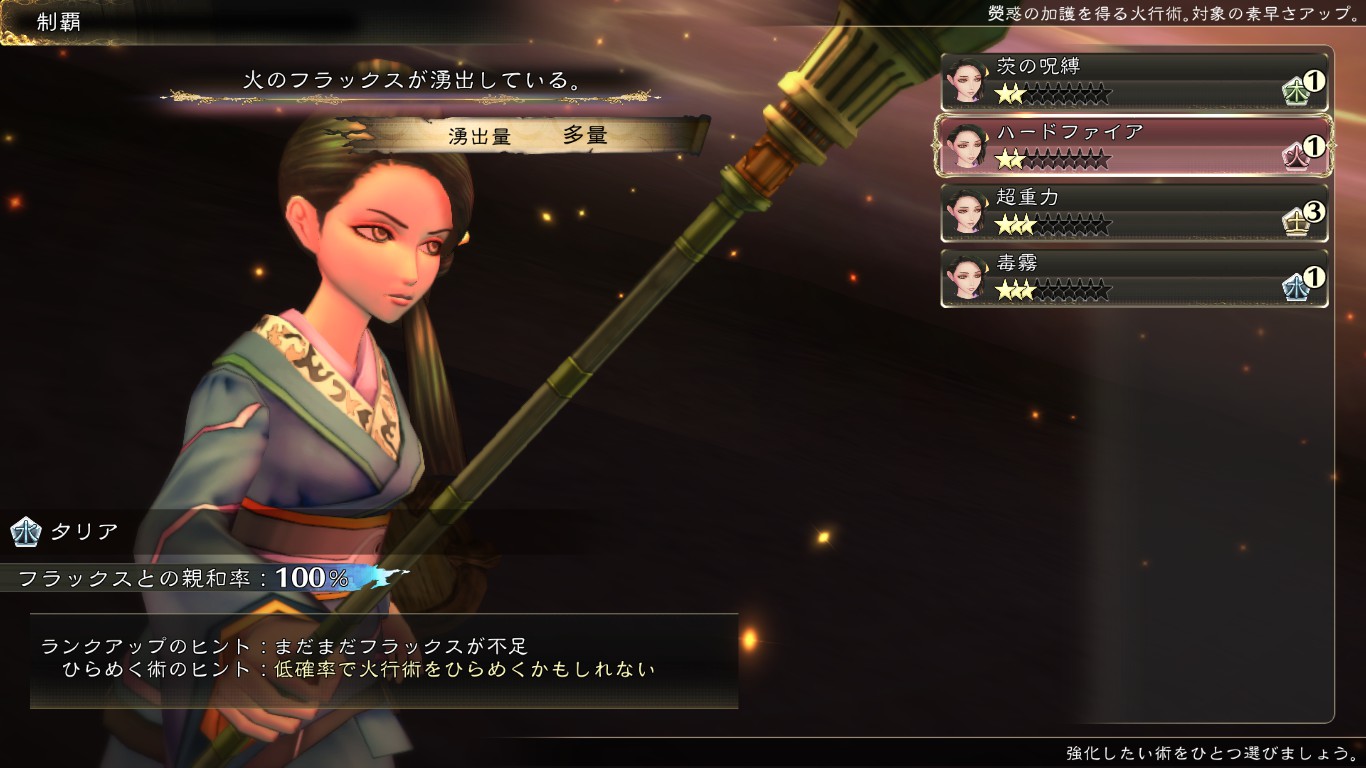Pick the 超重力 spell entry
Viewport: 1366px width, 768px height.
[x=1134, y=212]
